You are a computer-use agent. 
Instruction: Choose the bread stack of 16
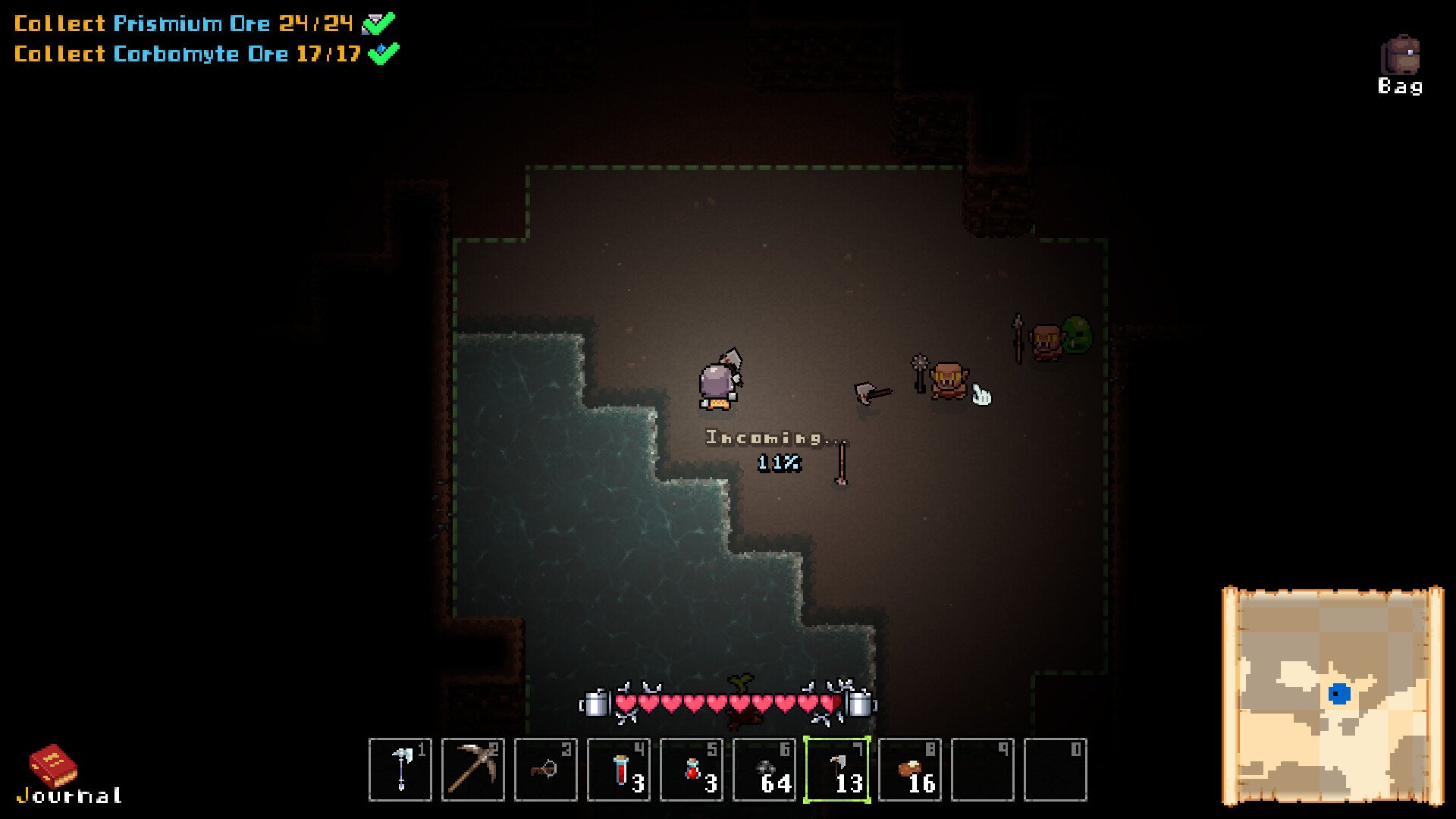coord(910,769)
